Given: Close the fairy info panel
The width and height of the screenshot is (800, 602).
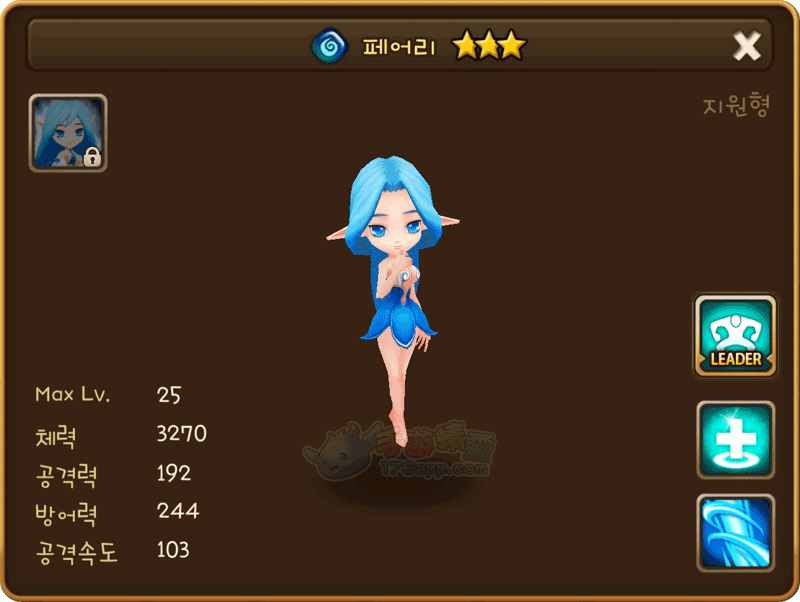Looking at the screenshot, I should [747, 46].
